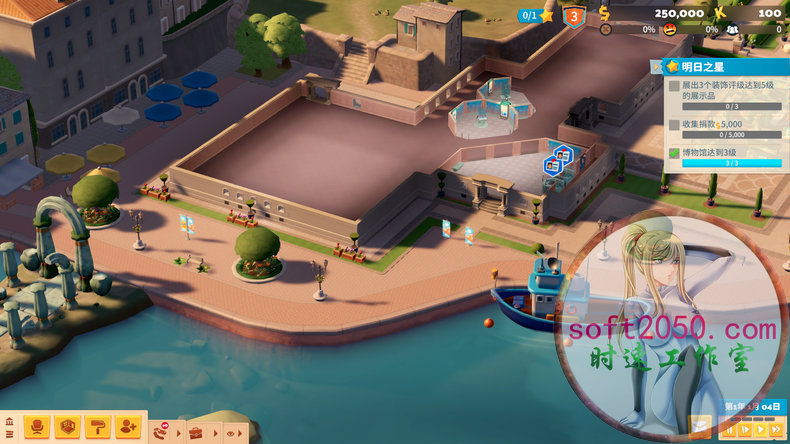Click the museum level 3 shield badge

click(x=574, y=16)
